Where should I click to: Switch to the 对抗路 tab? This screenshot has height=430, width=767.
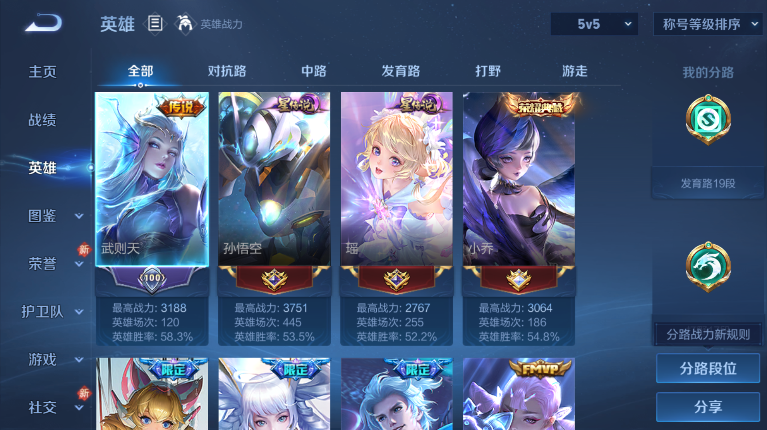point(227,71)
